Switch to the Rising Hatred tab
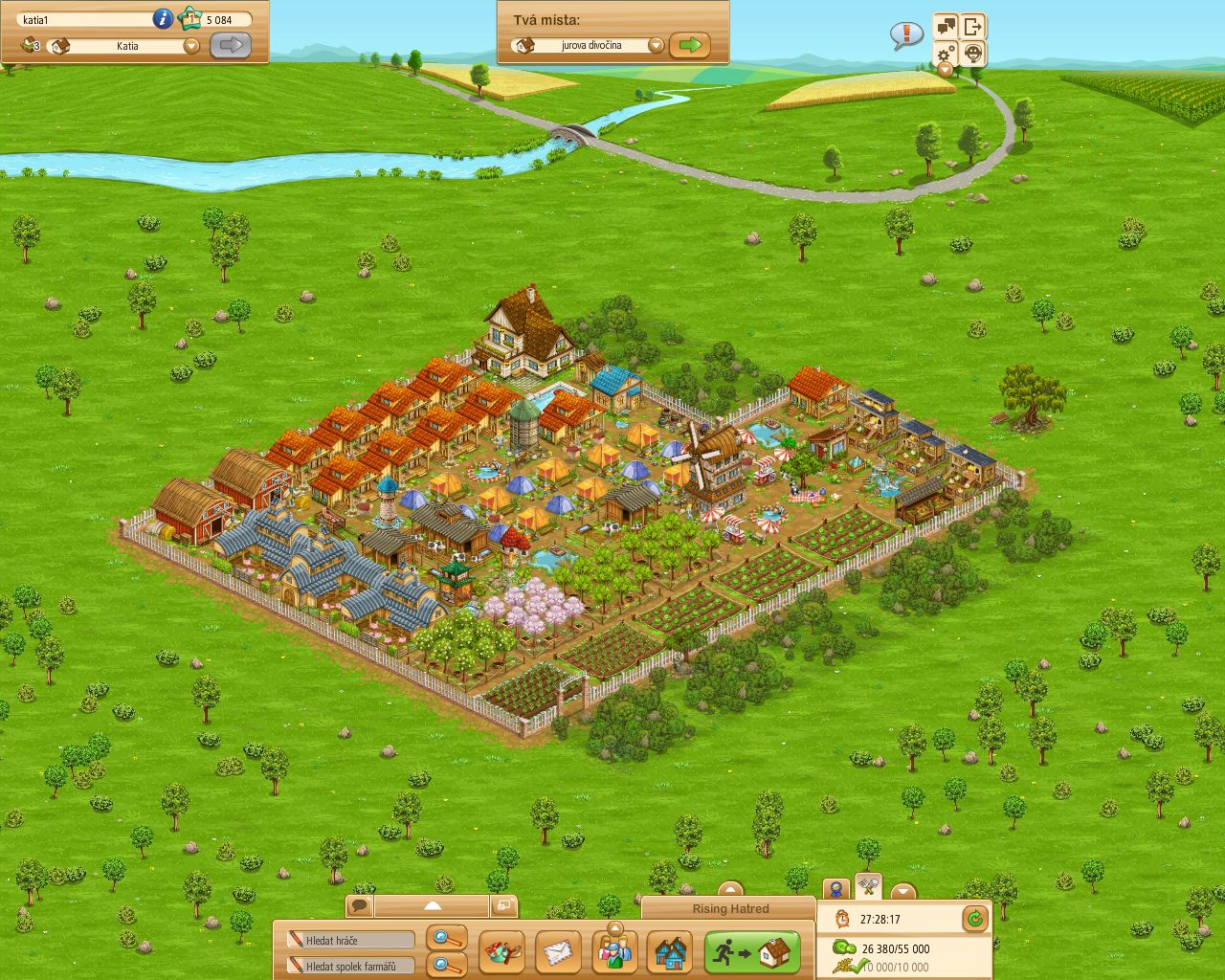 coord(730,909)
